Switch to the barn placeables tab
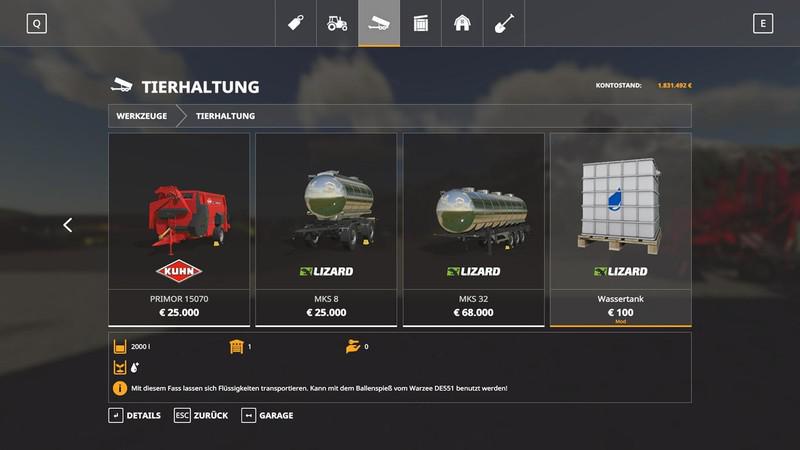Screen dimensions: 800x450 point(462,23)
